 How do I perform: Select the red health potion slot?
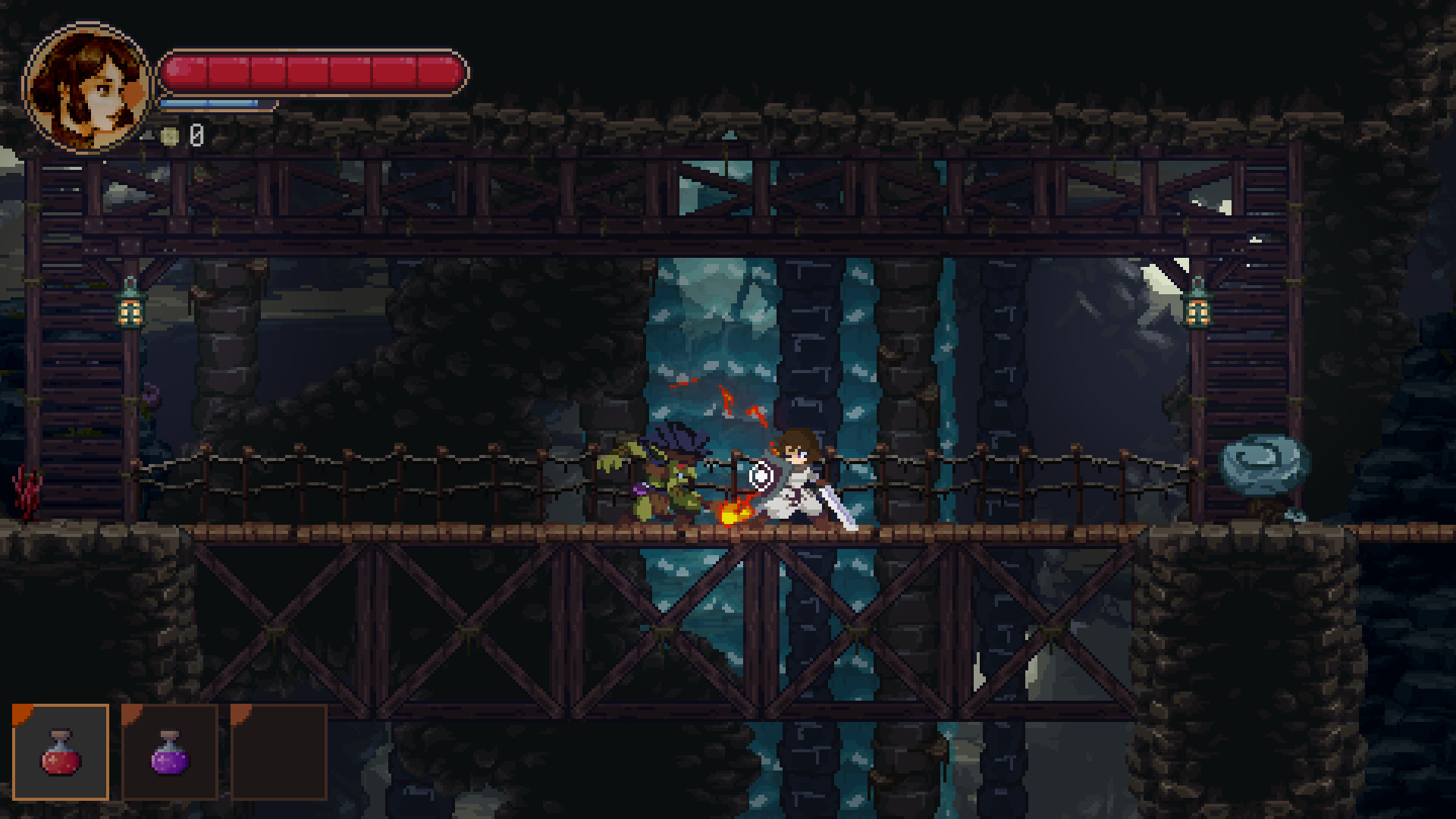(x=61, y=752)
